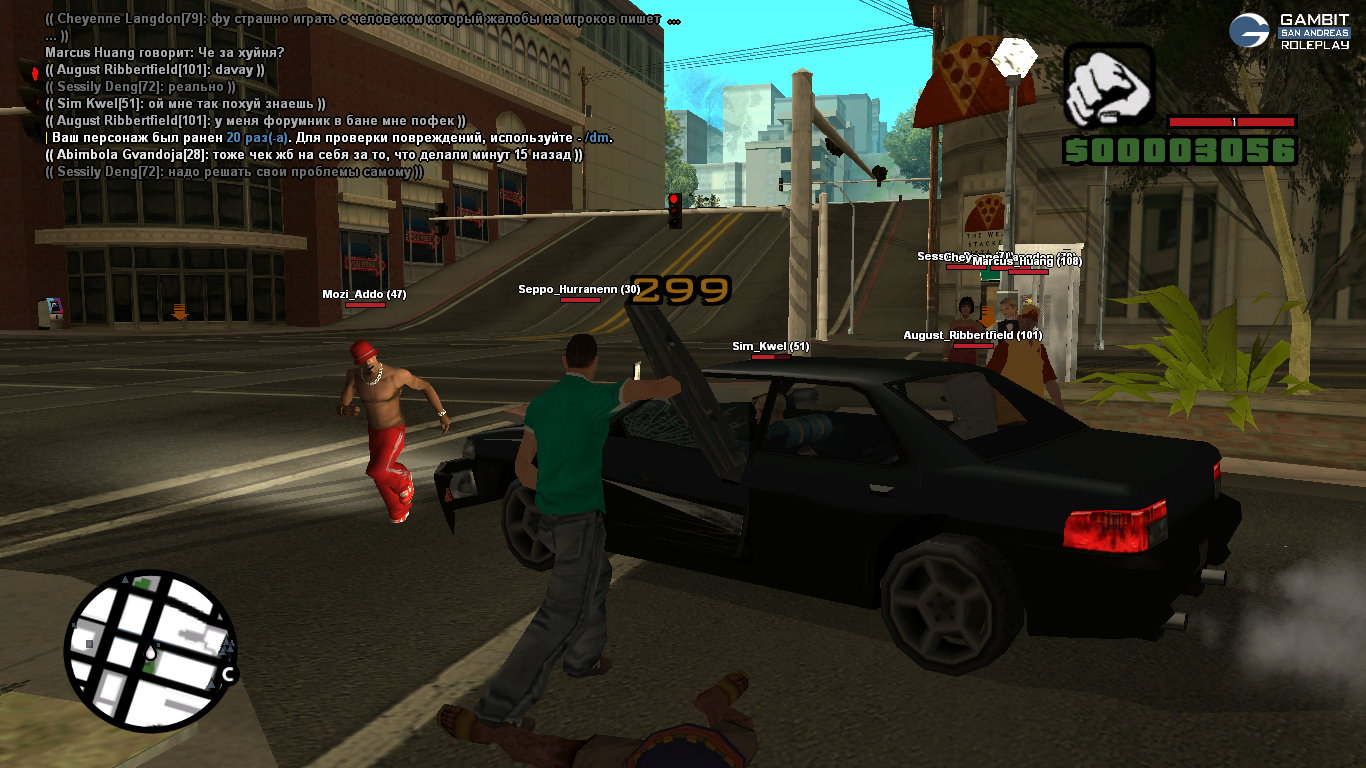Click the wounded-20-times damage notice in chat

[x=332, y=138]
